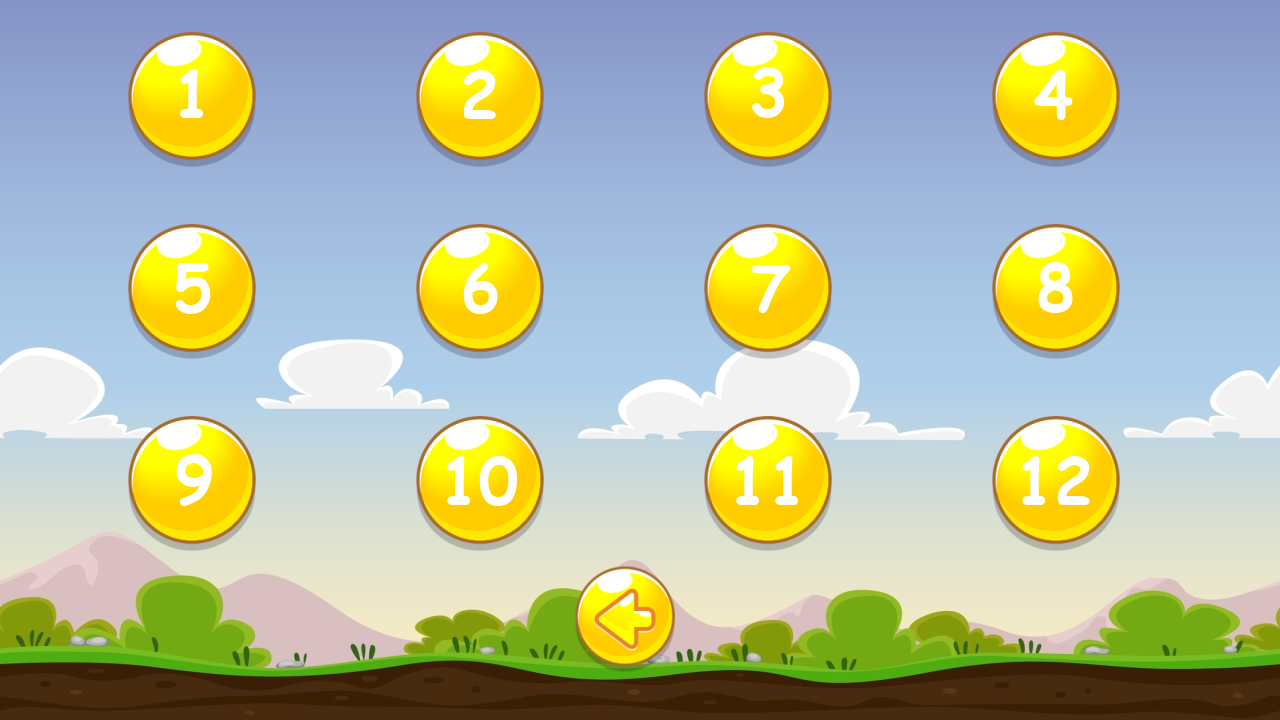Launch level 6
The width and height of the screenshot is (1280, 720).
(x=478, y=287)
